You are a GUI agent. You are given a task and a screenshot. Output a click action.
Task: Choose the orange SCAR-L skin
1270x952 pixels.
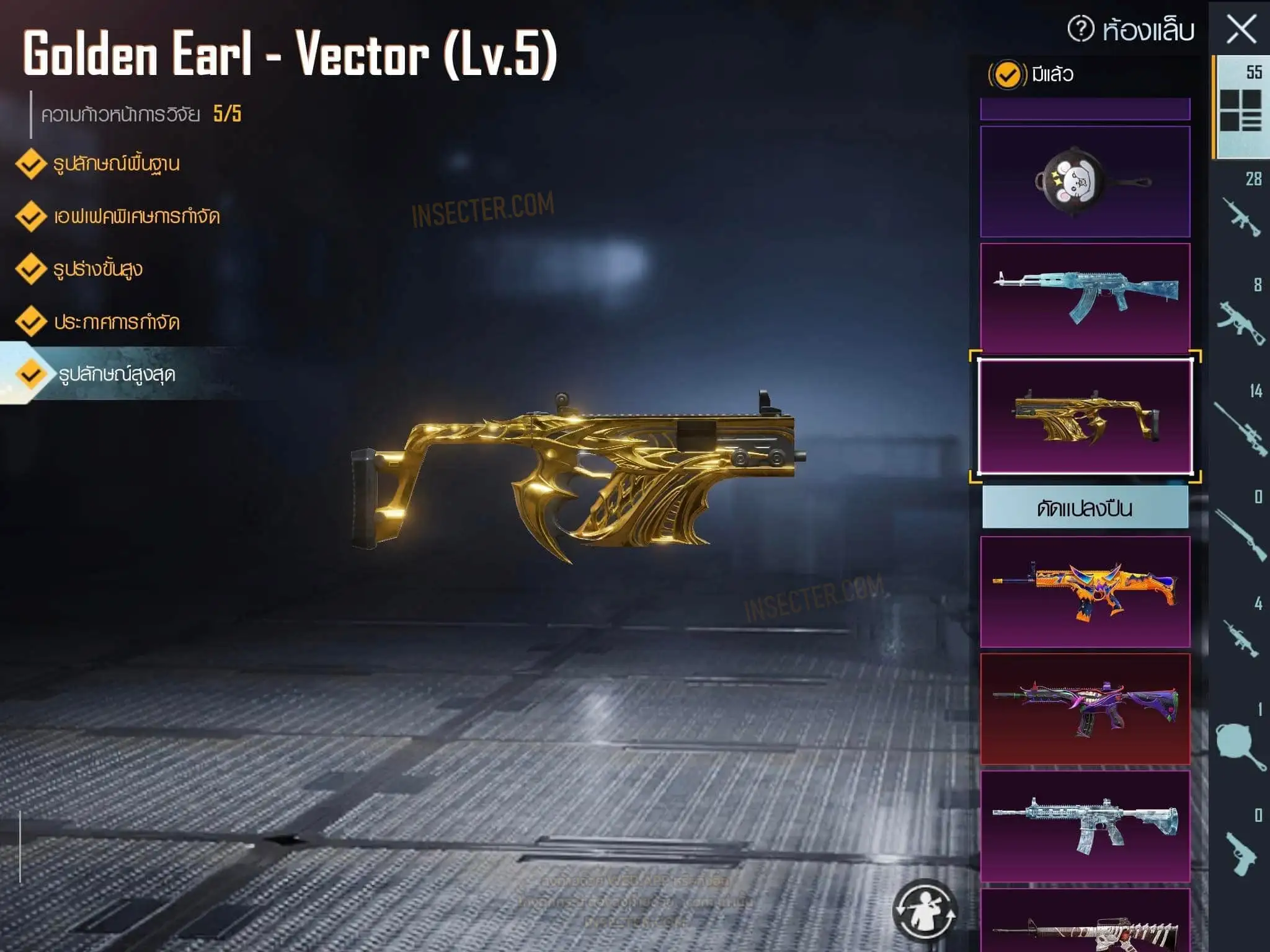coord(1085,591)
